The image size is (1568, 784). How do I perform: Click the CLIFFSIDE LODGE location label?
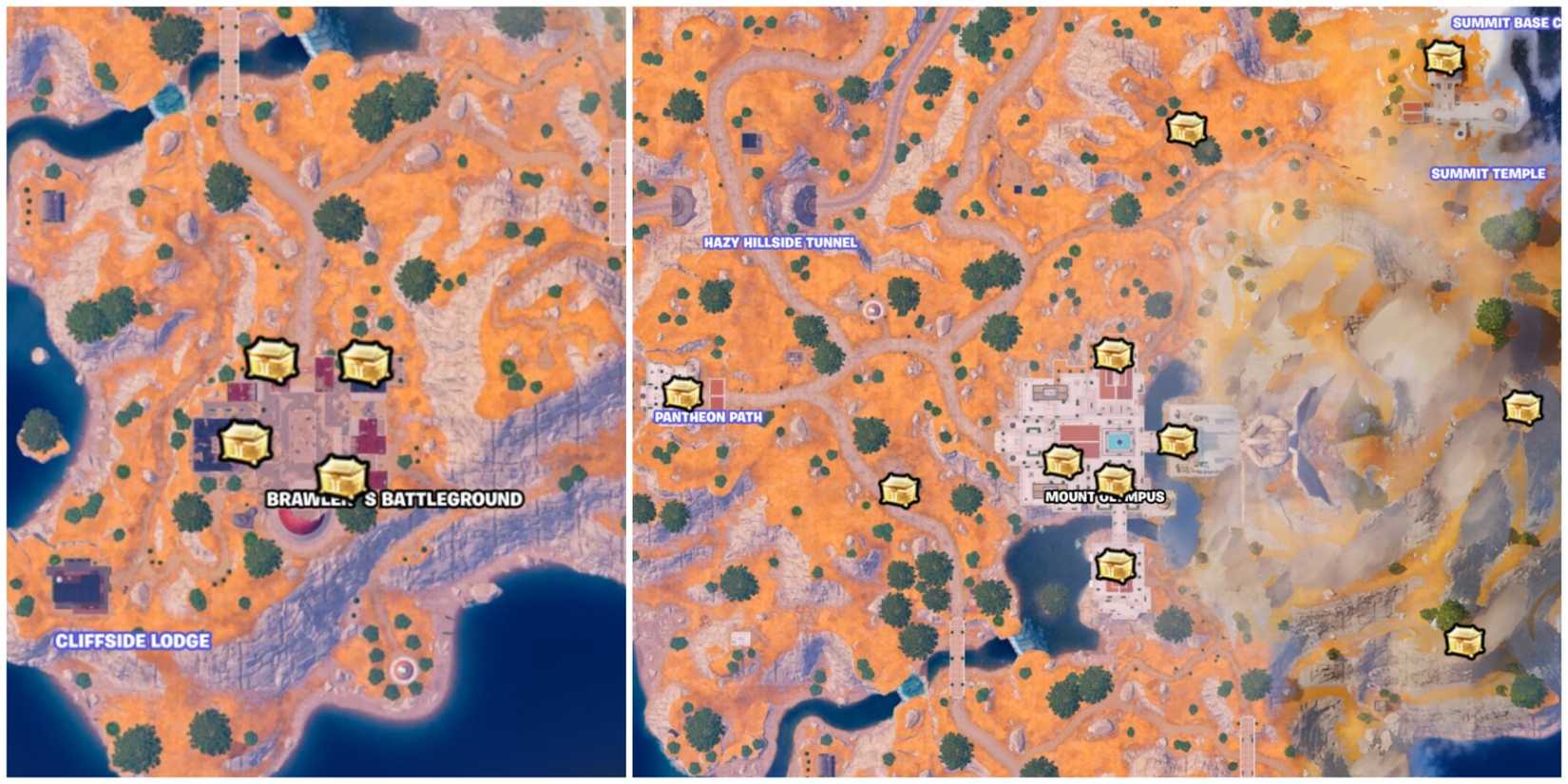click(133, 641)
